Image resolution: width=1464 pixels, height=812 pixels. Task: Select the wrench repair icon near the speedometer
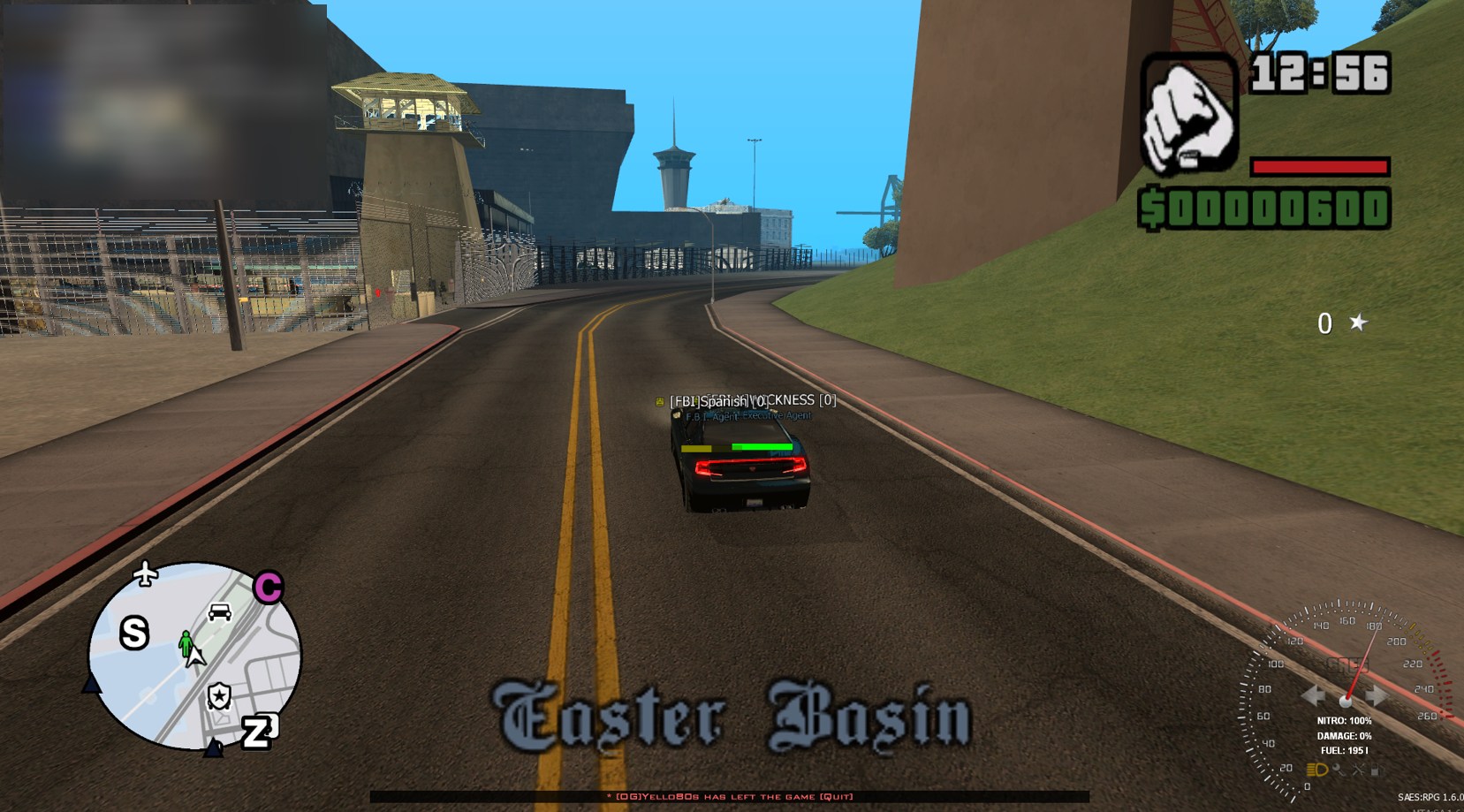coord(1339,770)
